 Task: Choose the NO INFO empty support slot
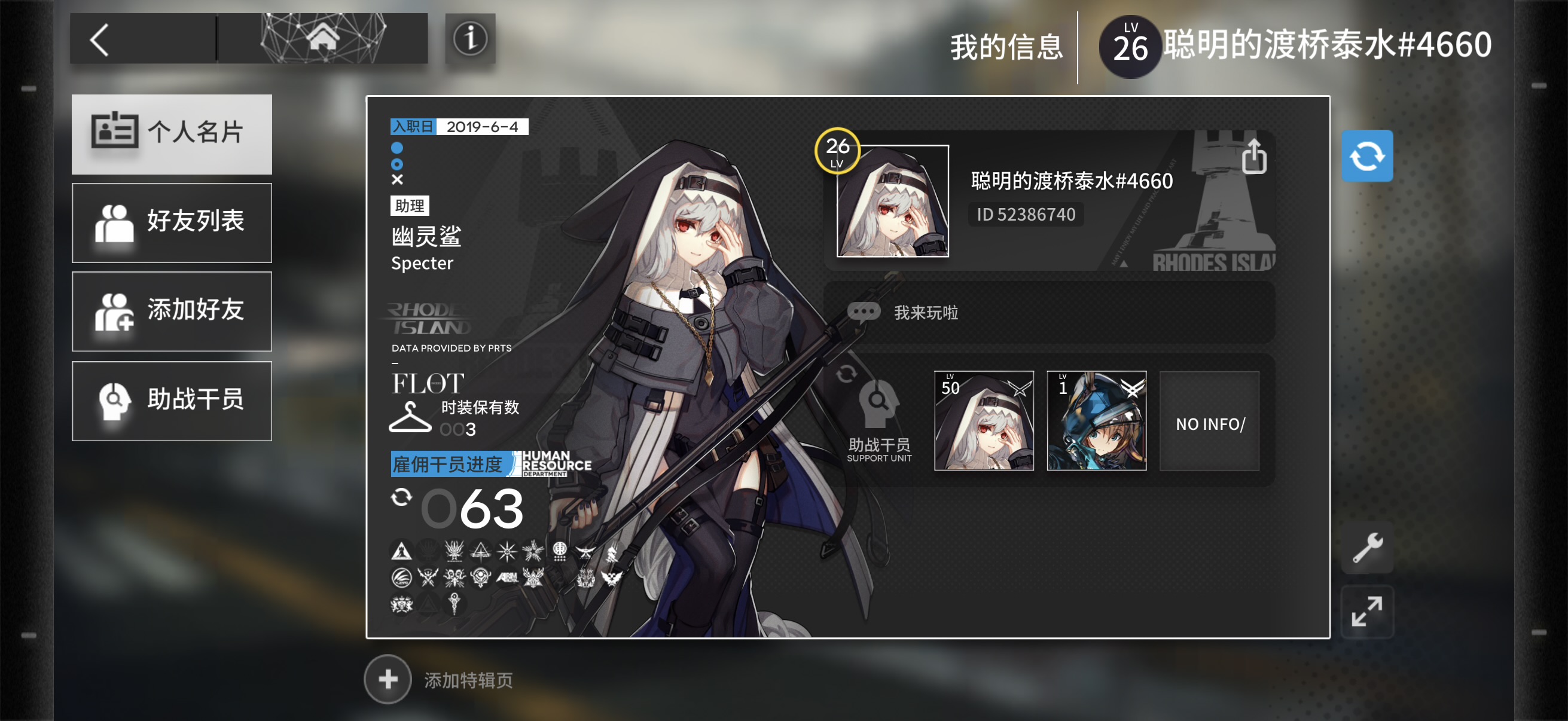click(1209, 421)
